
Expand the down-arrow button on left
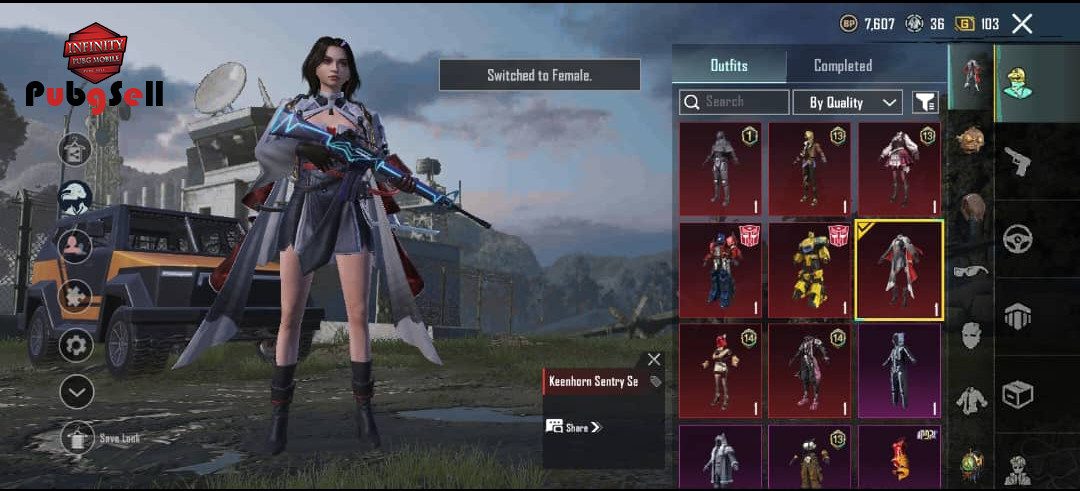pos(77,392)
